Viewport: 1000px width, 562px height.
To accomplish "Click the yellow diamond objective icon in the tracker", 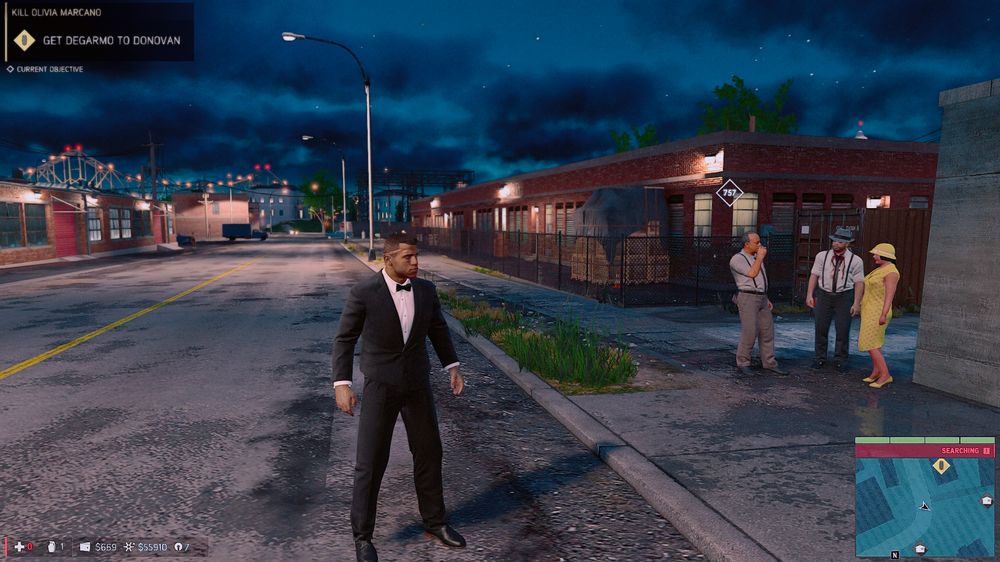I will [24, 41].
